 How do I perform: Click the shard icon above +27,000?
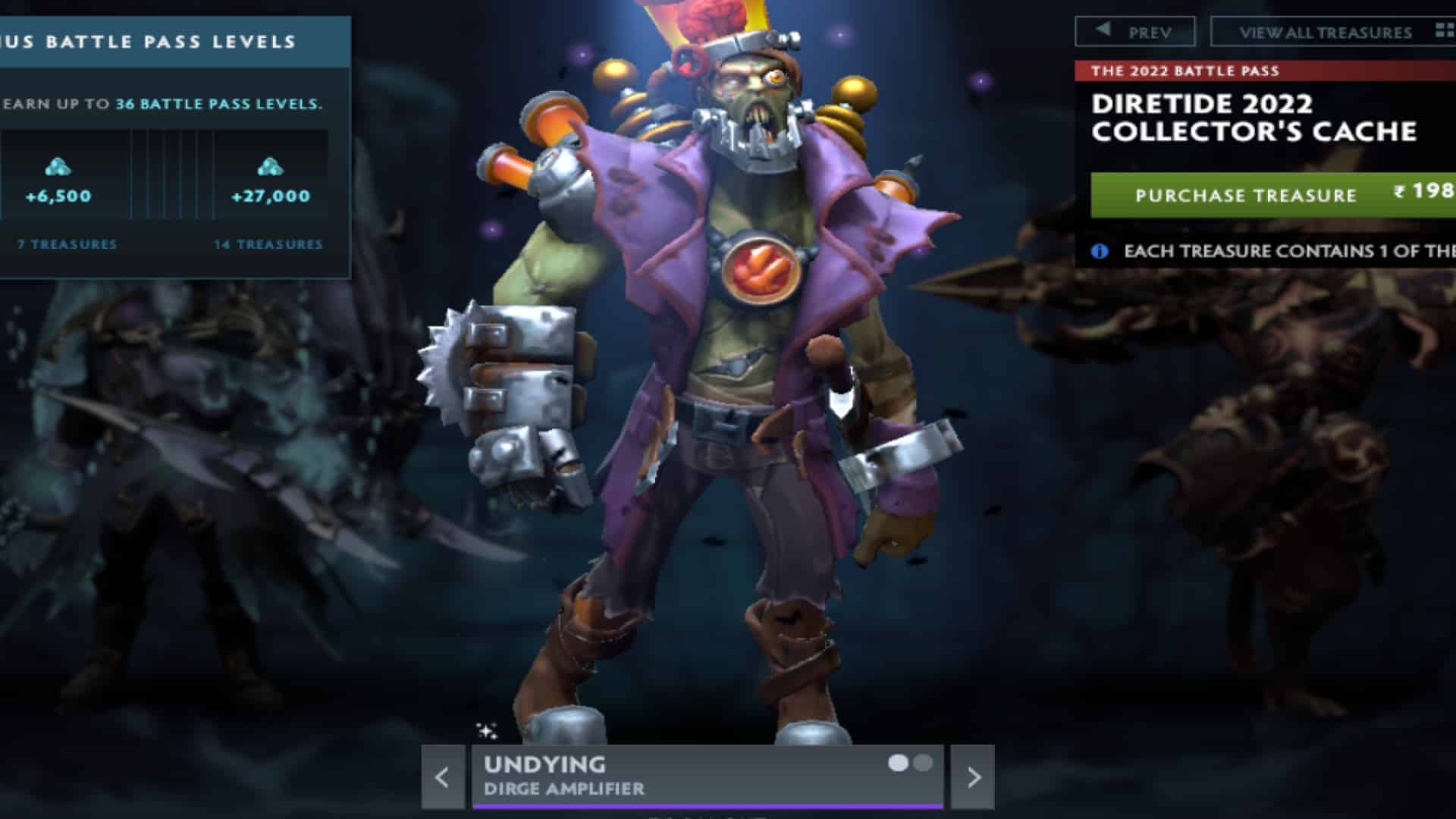pyautogui.click(x=271, y=166)
